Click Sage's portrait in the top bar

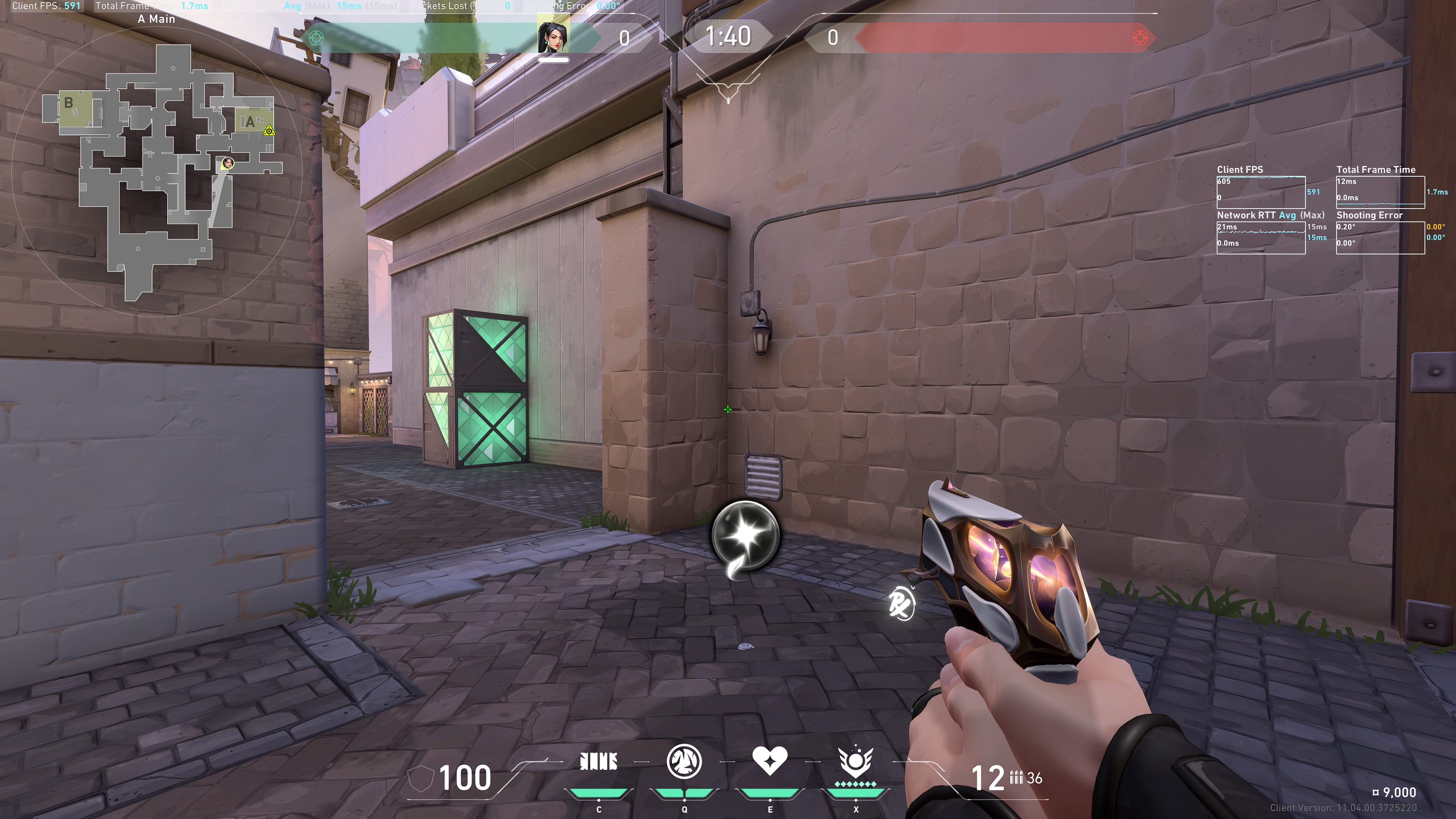pos(553,37)
